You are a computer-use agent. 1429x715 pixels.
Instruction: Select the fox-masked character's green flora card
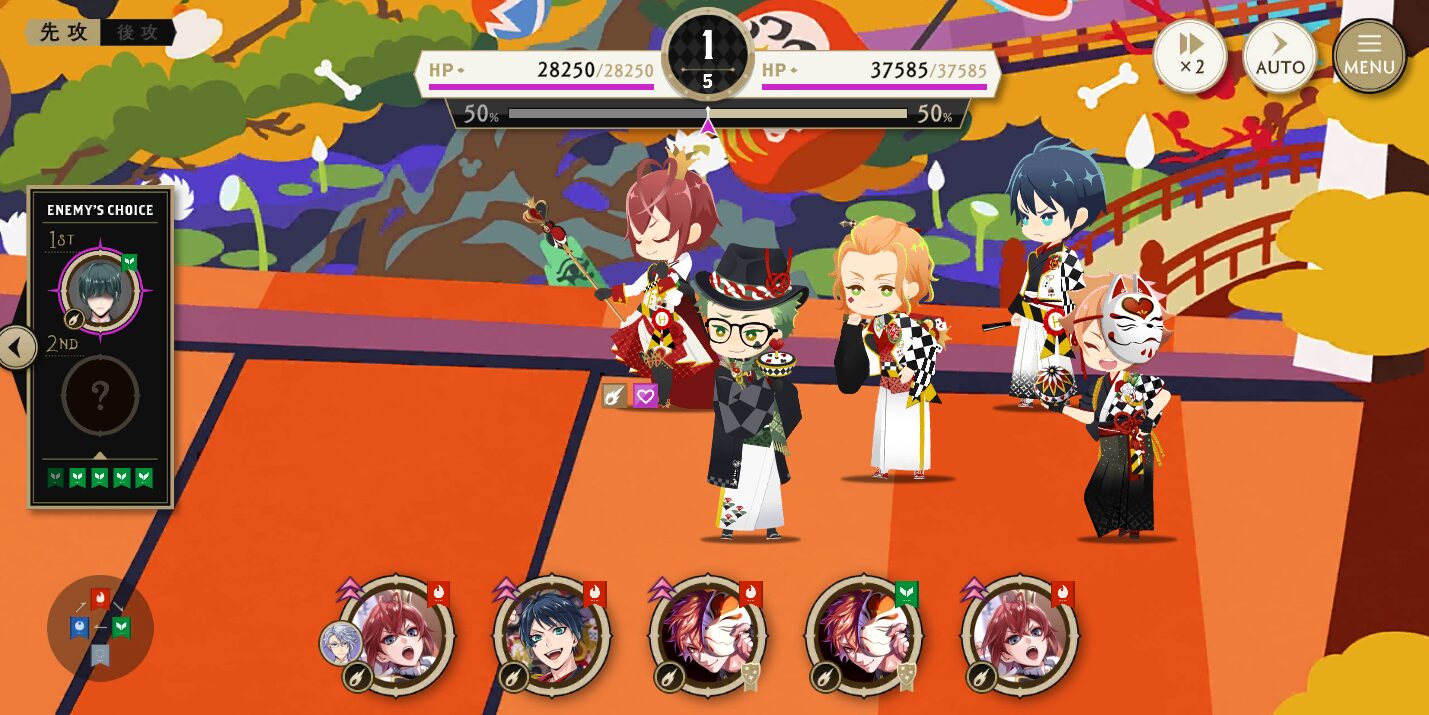[x=864, y=634]
